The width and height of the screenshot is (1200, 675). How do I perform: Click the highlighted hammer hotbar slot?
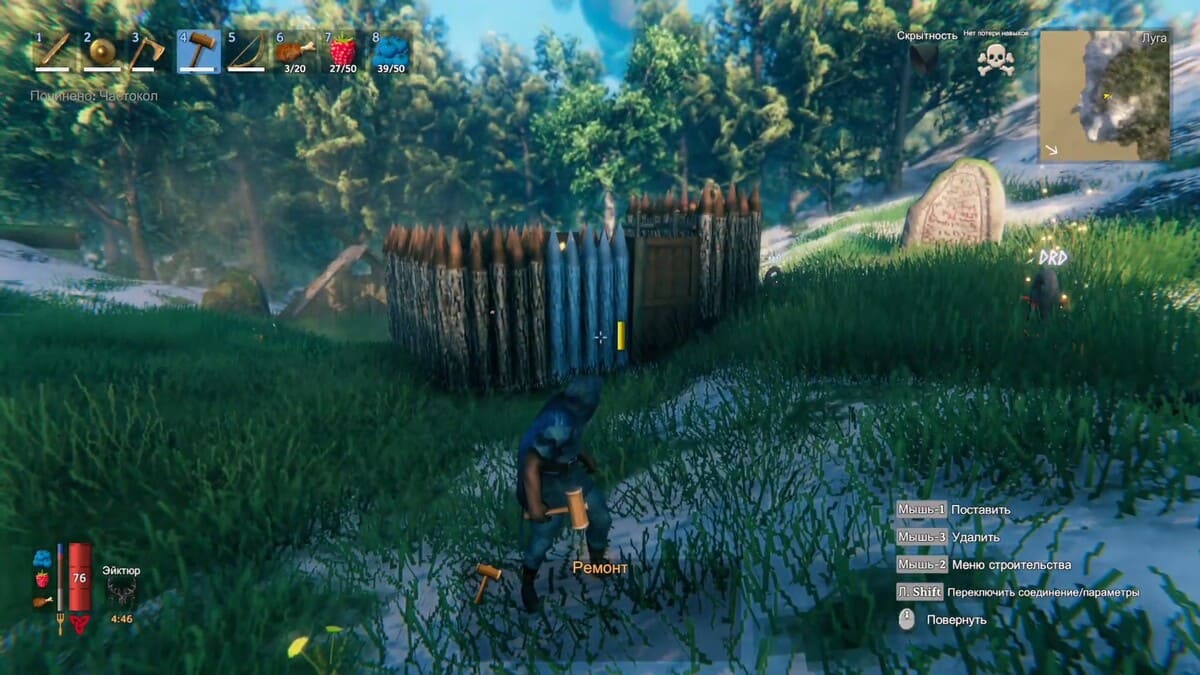tap(198, 51)
